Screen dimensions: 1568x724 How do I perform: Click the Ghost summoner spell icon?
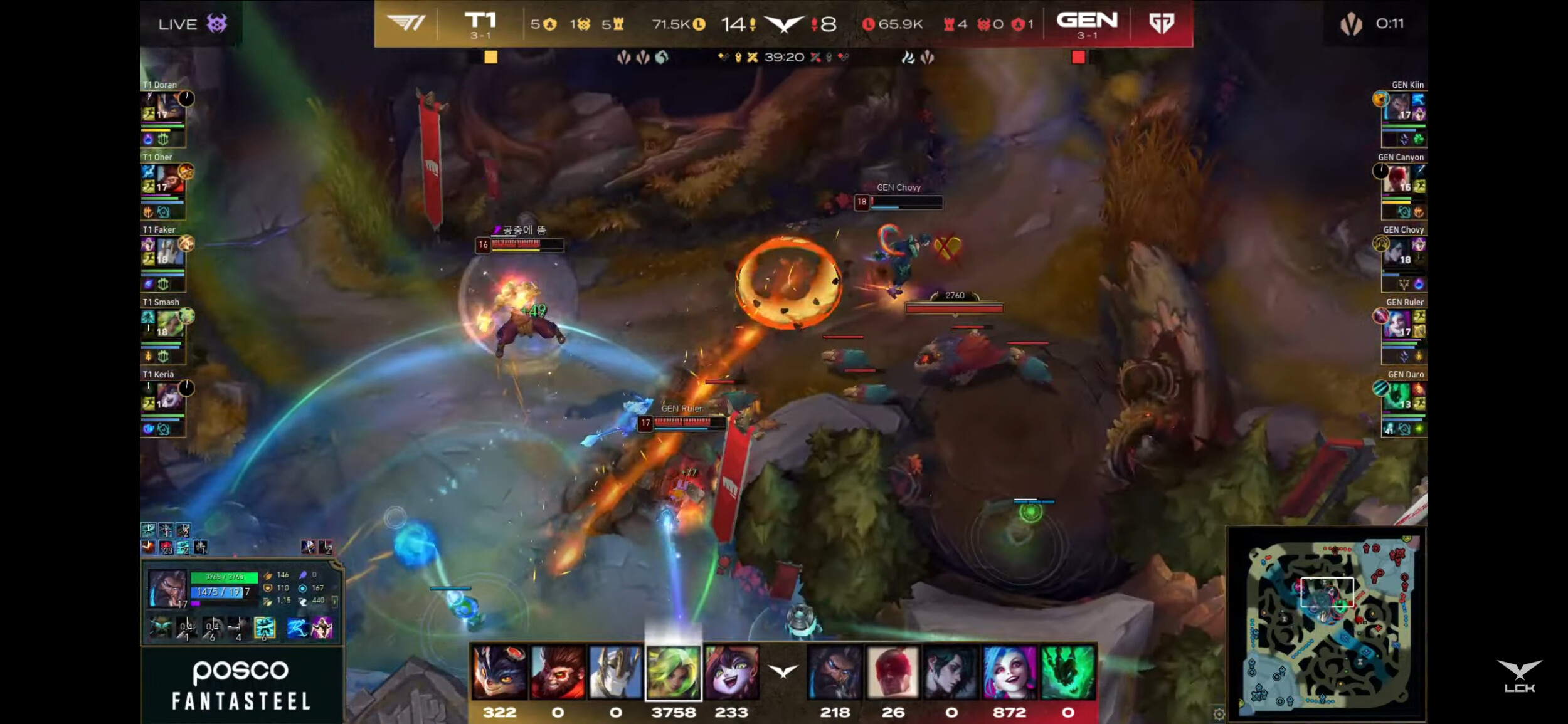coord(296,627)
